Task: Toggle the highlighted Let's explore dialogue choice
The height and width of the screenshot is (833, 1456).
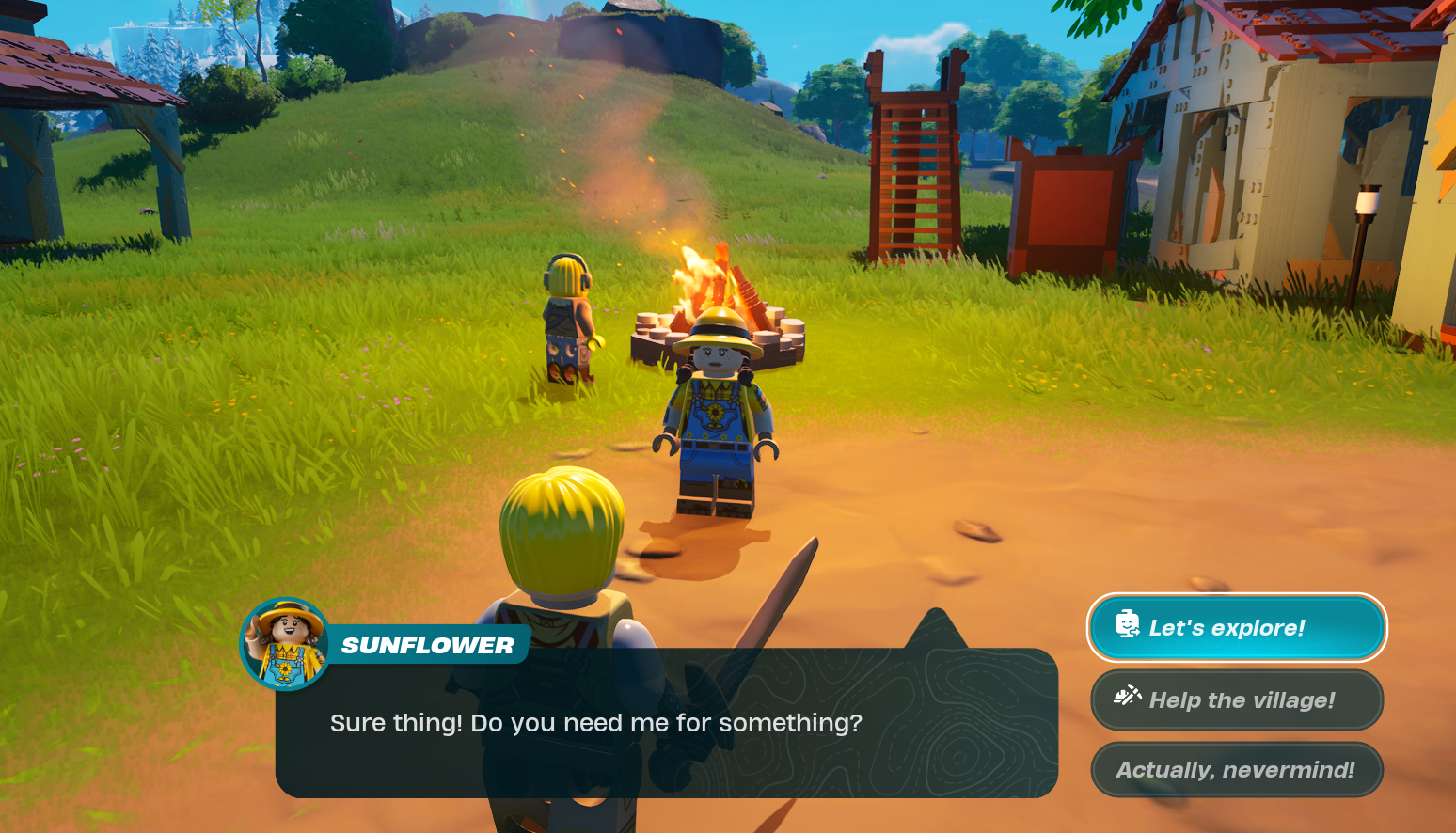Action: [x=1236, y=627]
